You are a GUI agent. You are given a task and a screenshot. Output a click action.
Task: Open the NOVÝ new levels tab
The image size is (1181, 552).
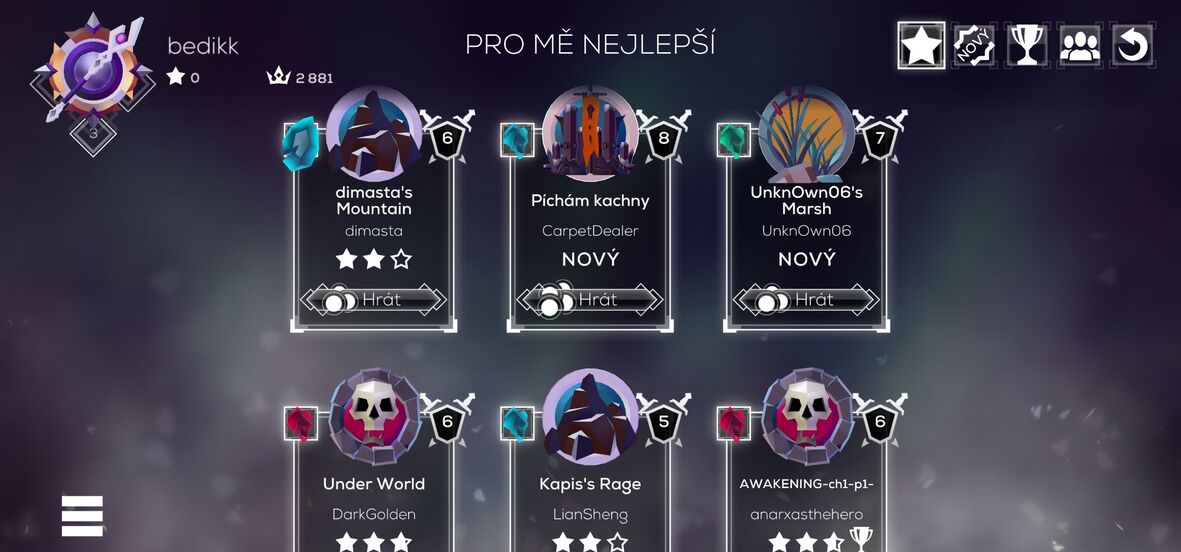tap(974, 45)
